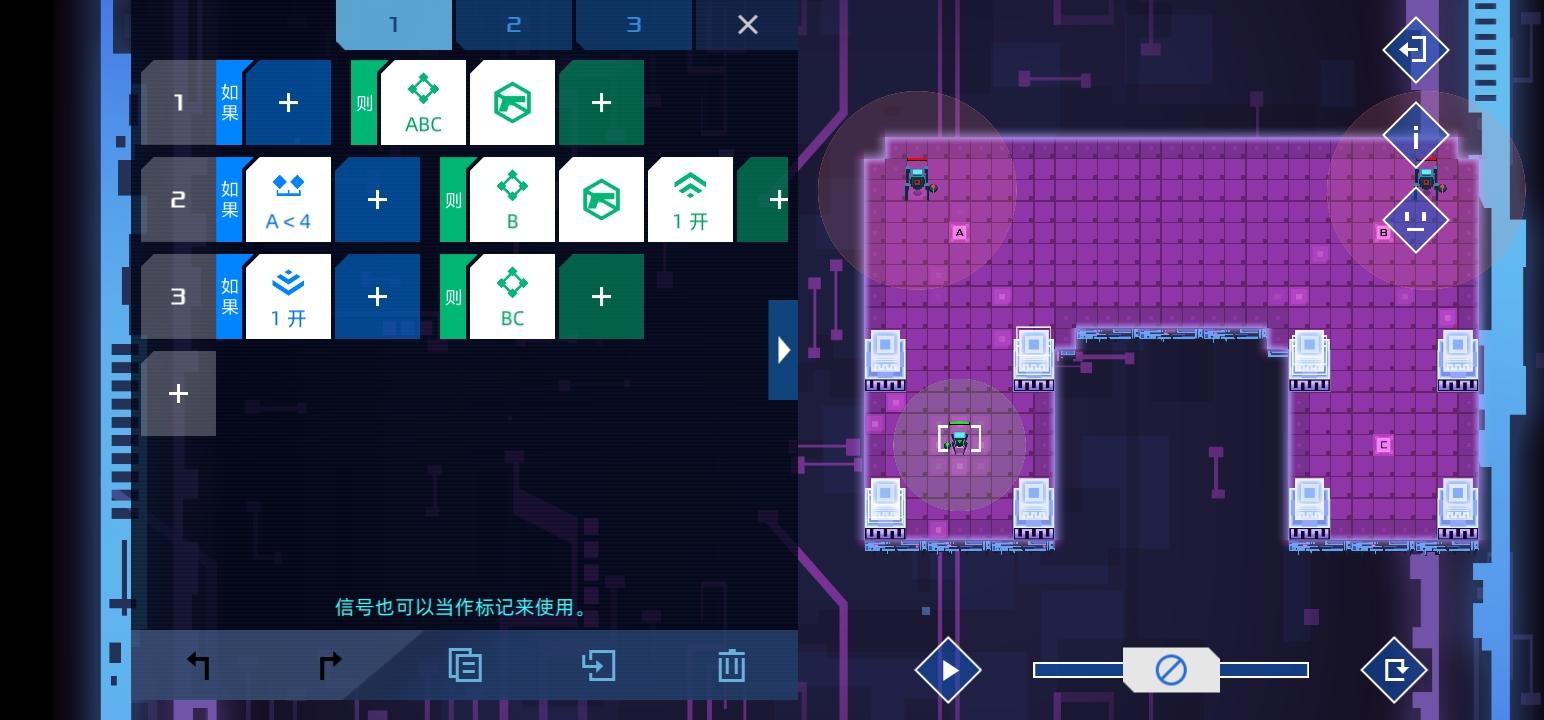Click the shoot action icon in rule 1
Image resolution: width=1544 pixels, height=720 pixels.
pos(512,101)
